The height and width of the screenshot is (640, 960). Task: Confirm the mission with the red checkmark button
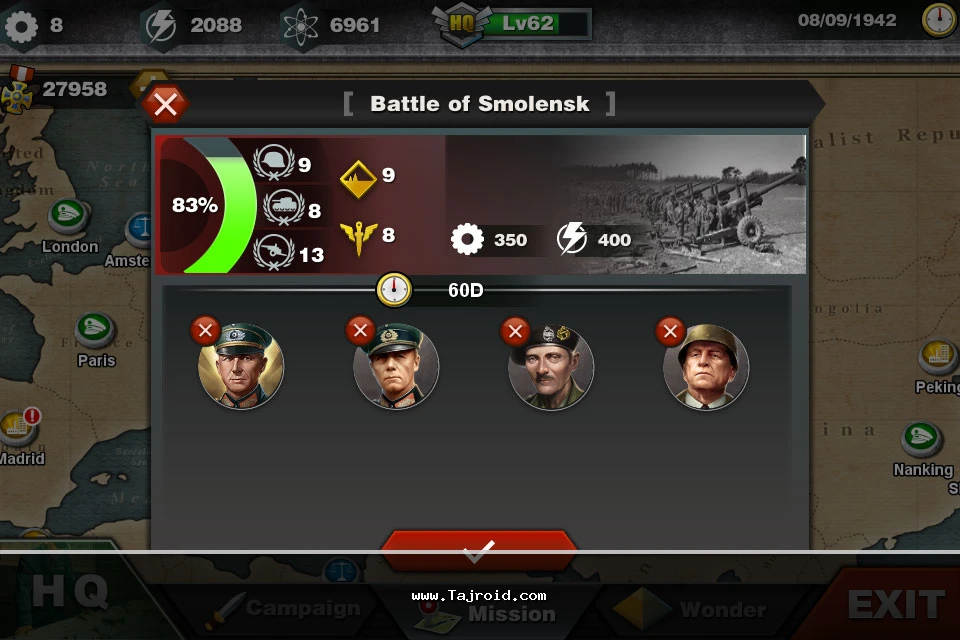click(479, 549)
